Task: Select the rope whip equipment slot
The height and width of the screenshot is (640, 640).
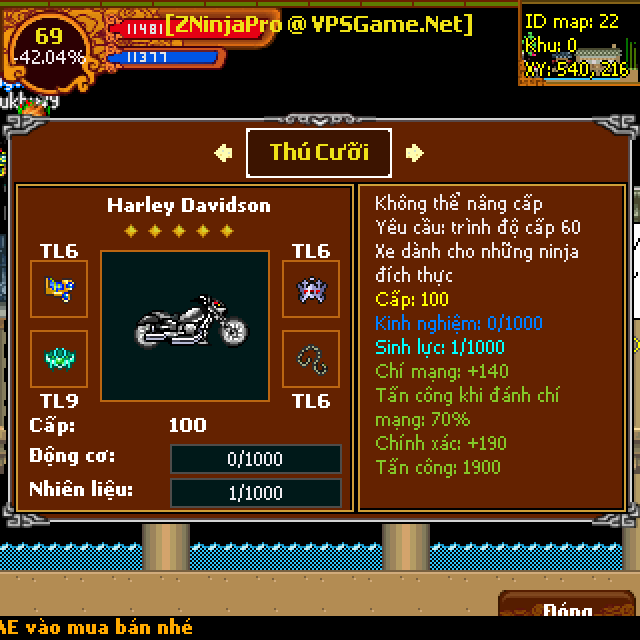Action: [310, 358]
